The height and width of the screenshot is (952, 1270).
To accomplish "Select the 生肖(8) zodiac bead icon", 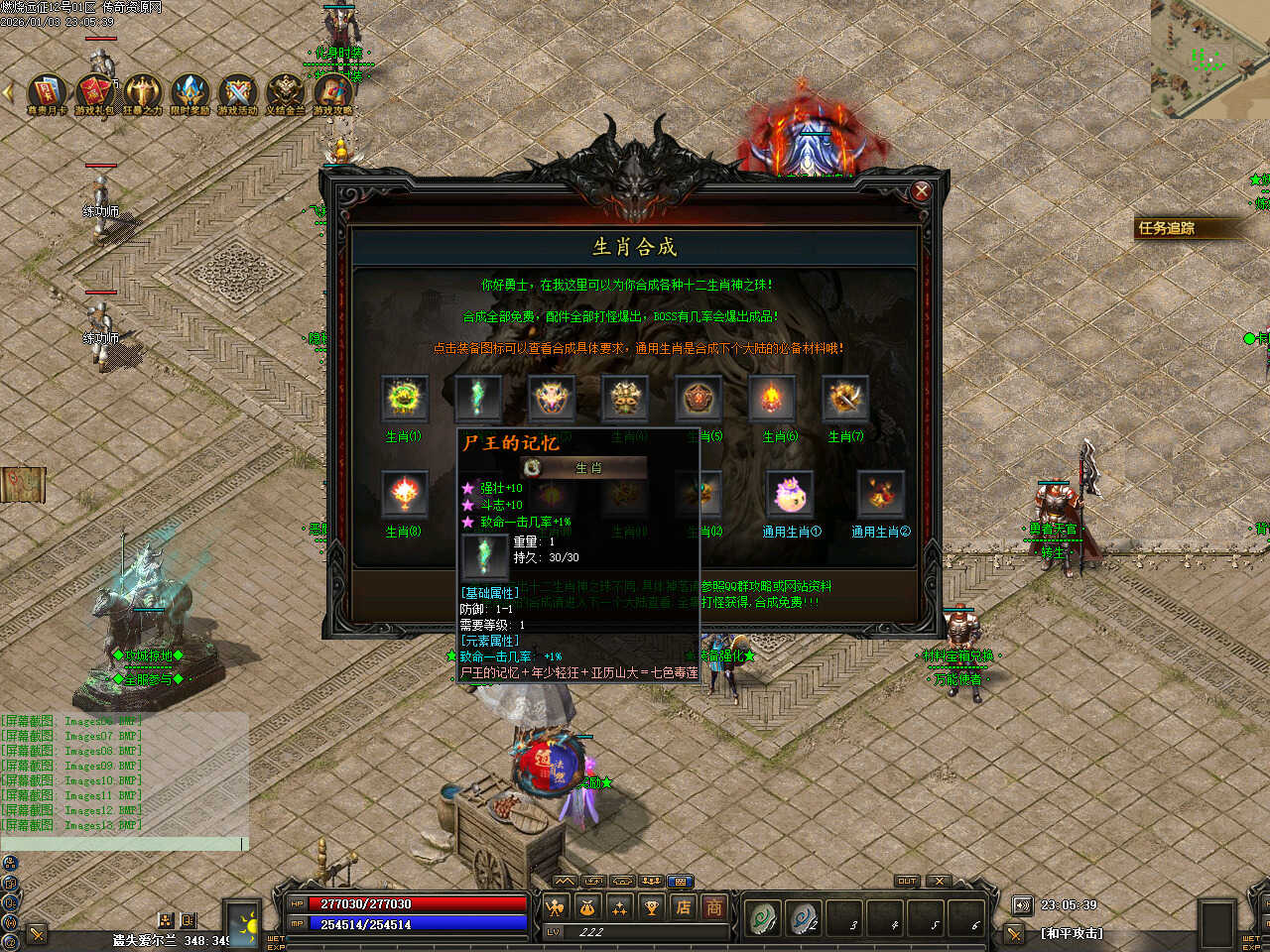I will 405,495.
